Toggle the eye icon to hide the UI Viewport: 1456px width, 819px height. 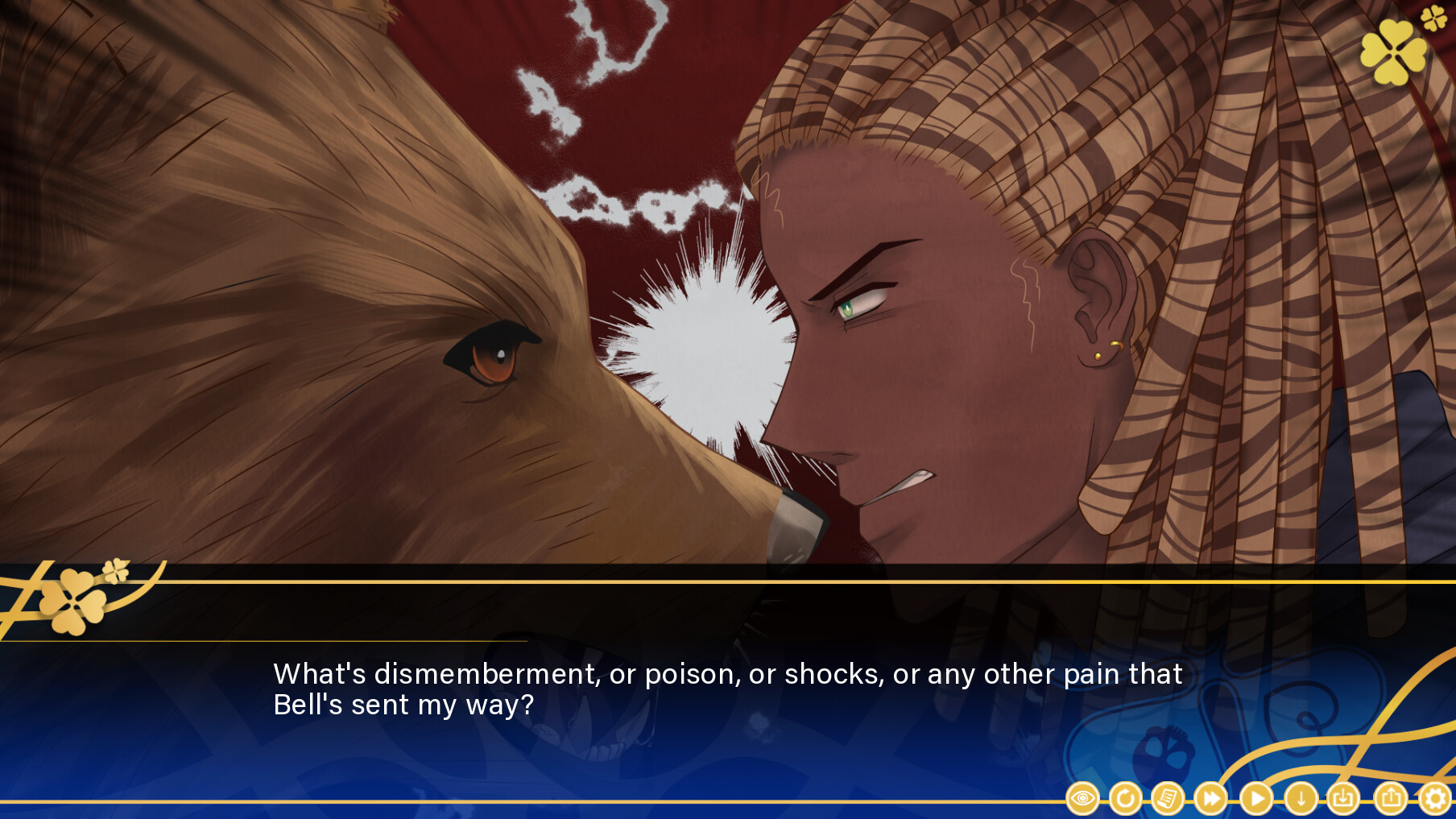(1083, 799)
